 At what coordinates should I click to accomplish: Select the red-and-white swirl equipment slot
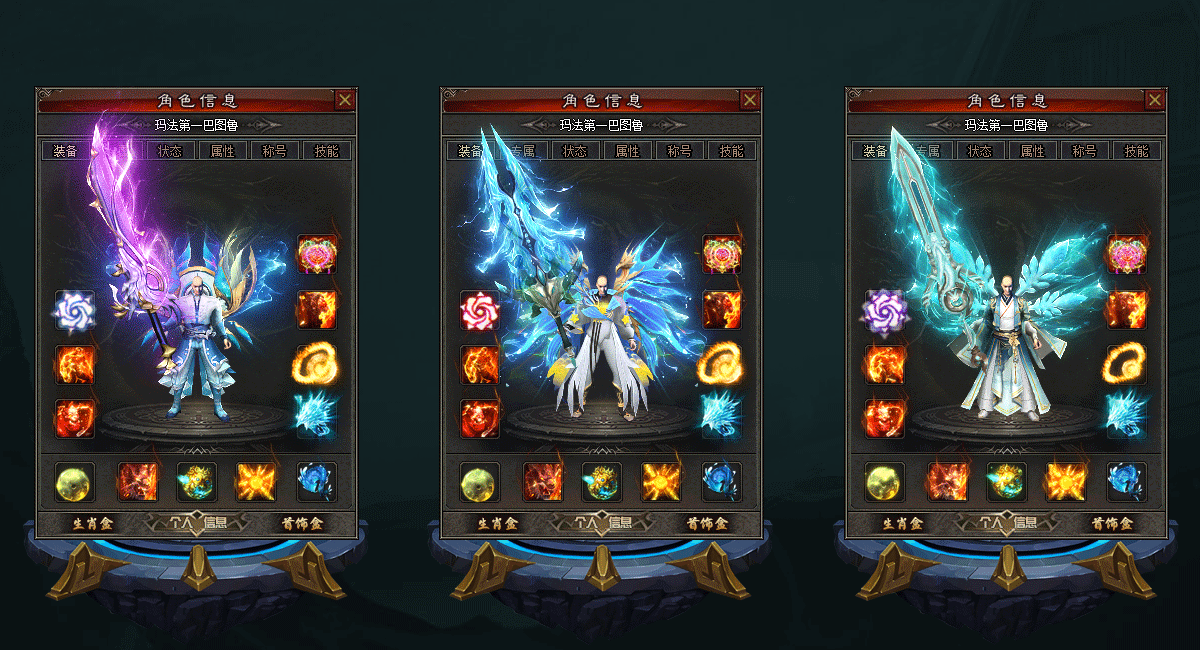click(x=480, y=311)
